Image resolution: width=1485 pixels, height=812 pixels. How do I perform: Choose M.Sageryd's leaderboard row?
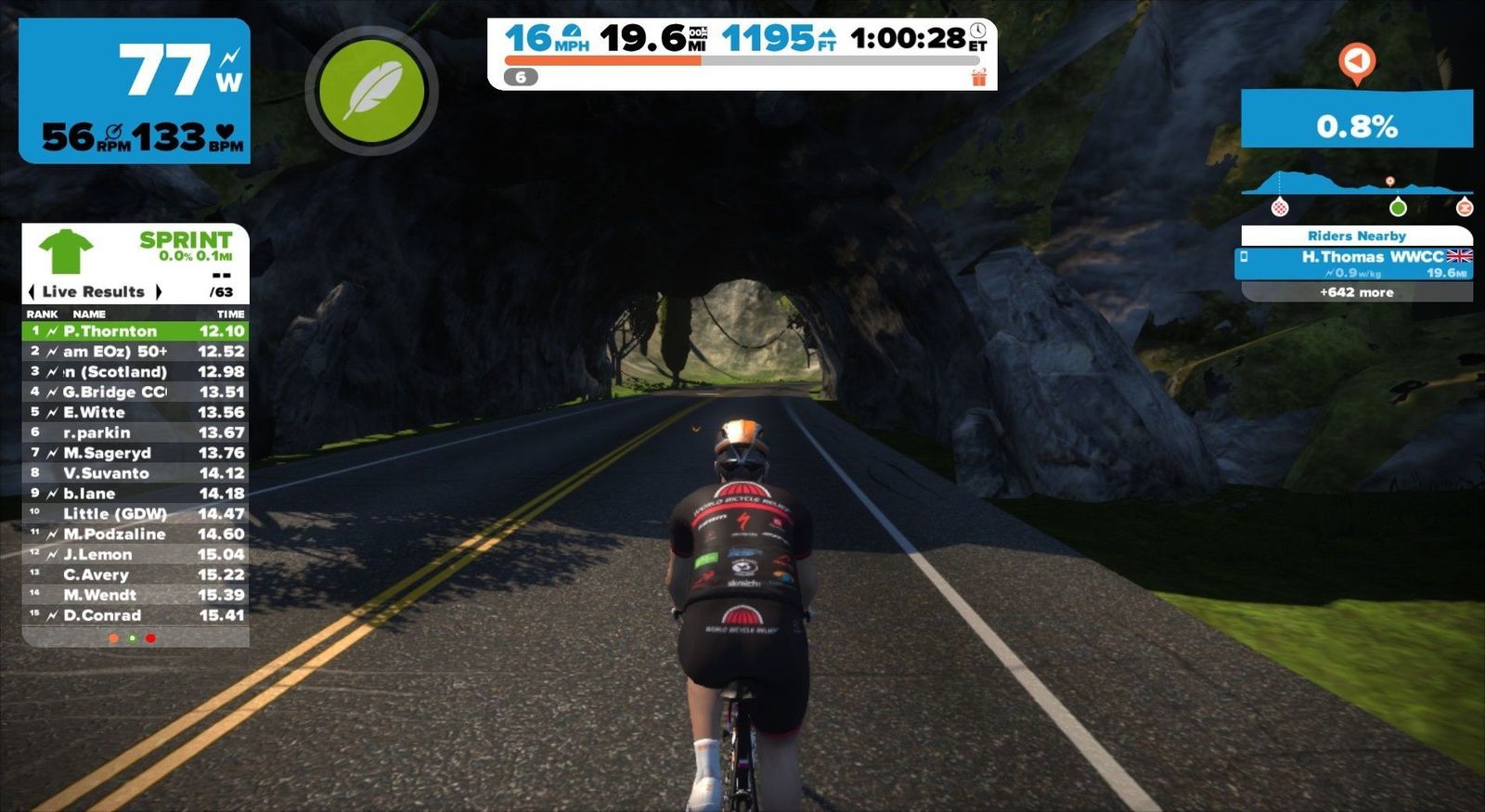point(136,453)
